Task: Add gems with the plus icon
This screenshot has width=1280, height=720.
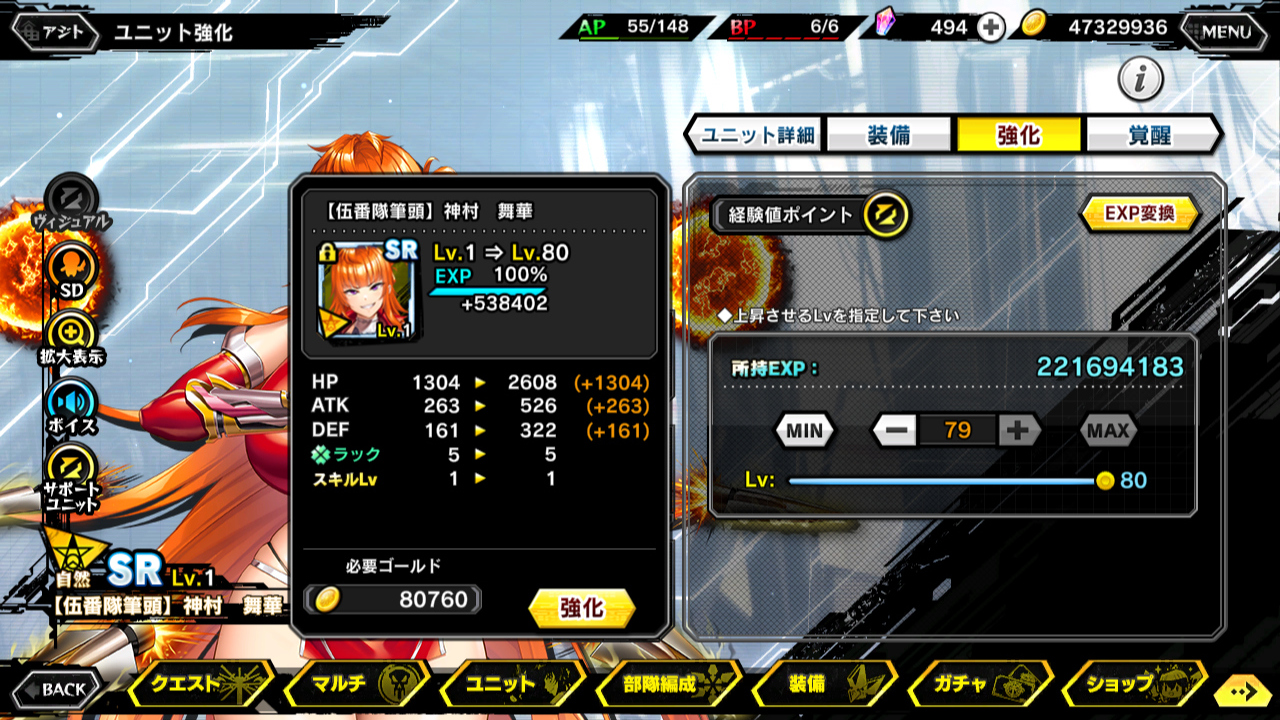Action: [x=990, y=28]
